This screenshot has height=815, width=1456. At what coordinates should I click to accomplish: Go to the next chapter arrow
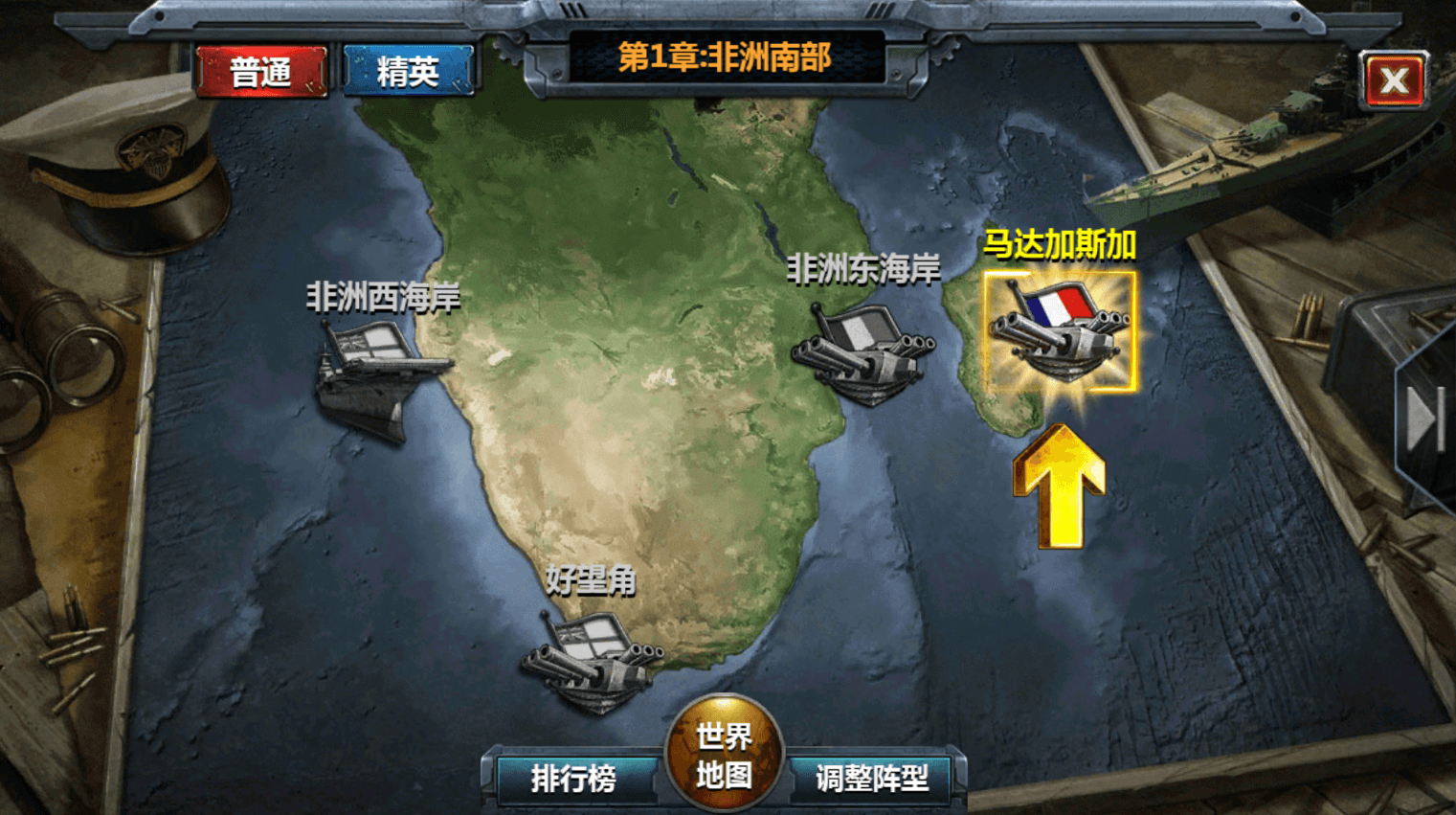coord(1426,419)
